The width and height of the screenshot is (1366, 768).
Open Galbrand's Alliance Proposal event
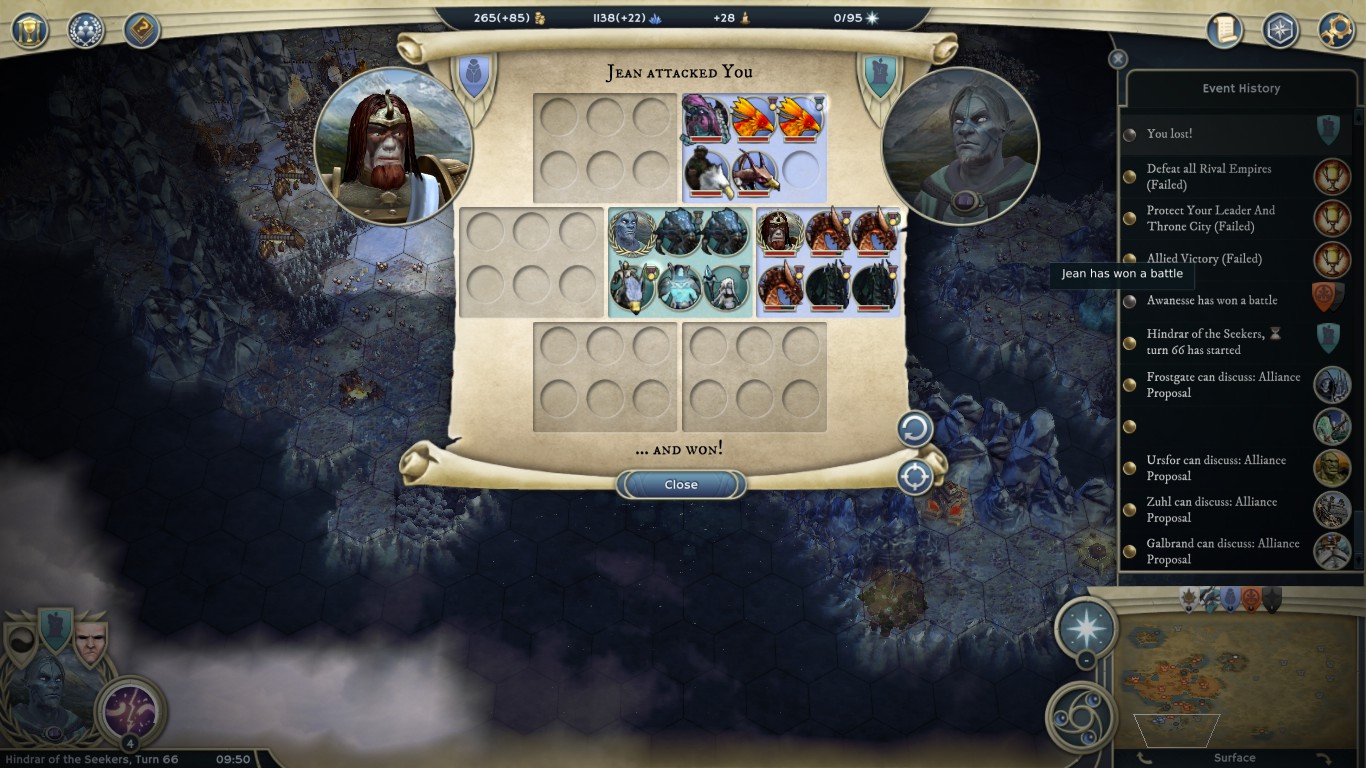pos(1223,551)
